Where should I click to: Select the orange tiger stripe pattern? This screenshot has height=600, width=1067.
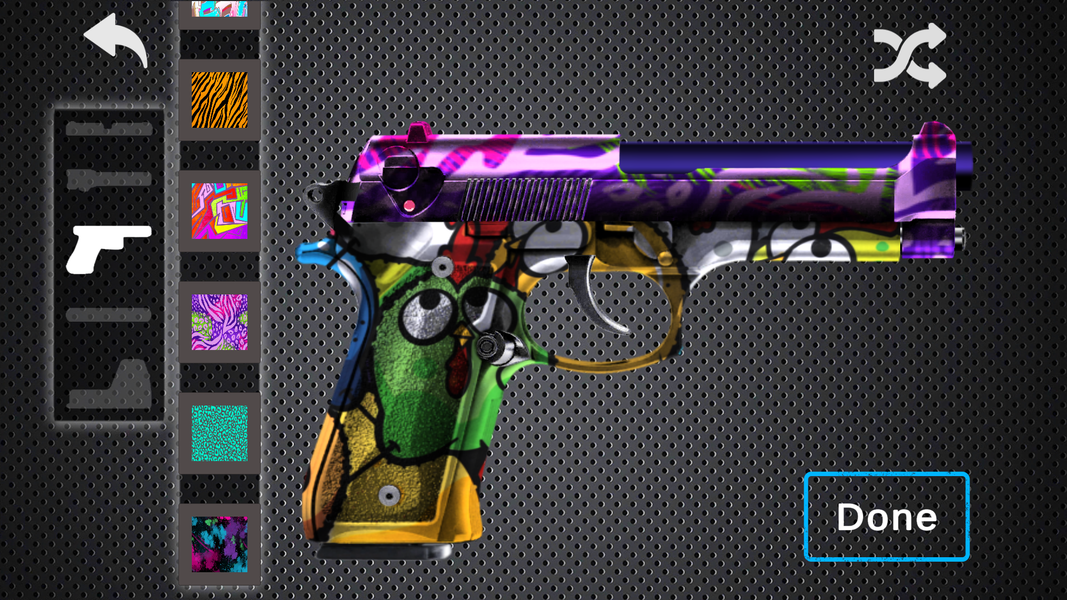point(220,100)
